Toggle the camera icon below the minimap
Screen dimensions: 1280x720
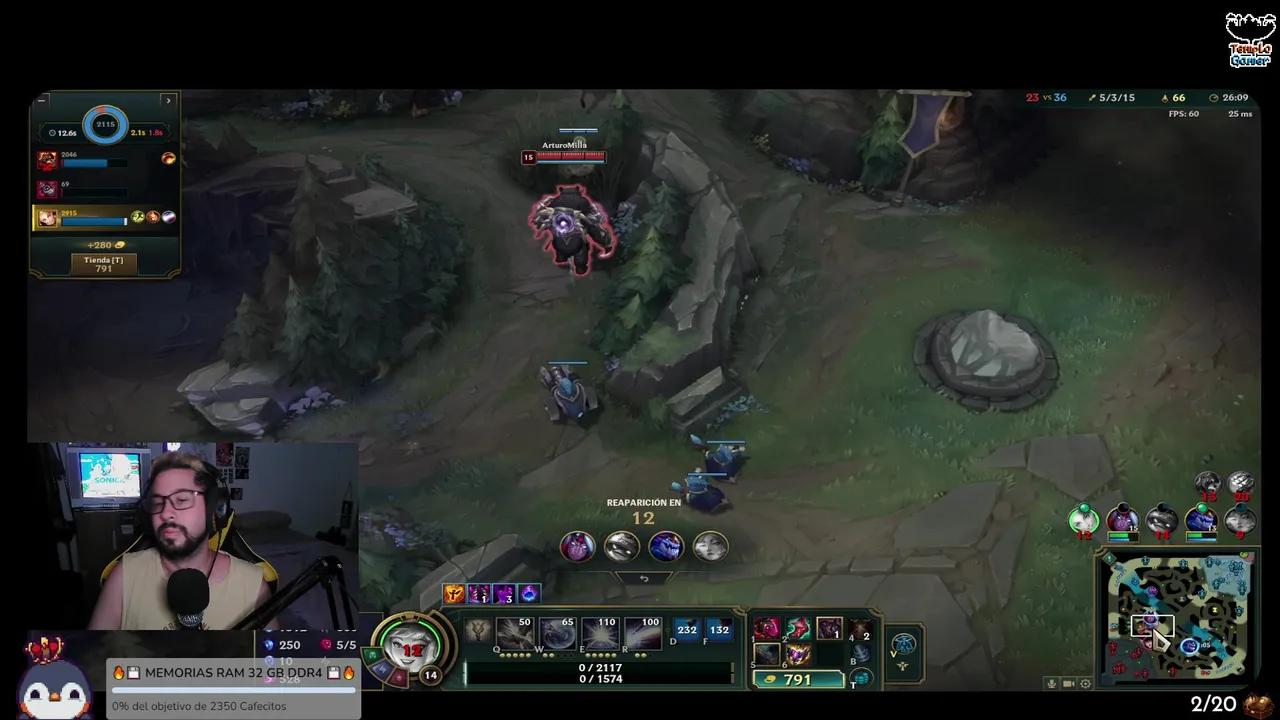[x=1068, y=684]
